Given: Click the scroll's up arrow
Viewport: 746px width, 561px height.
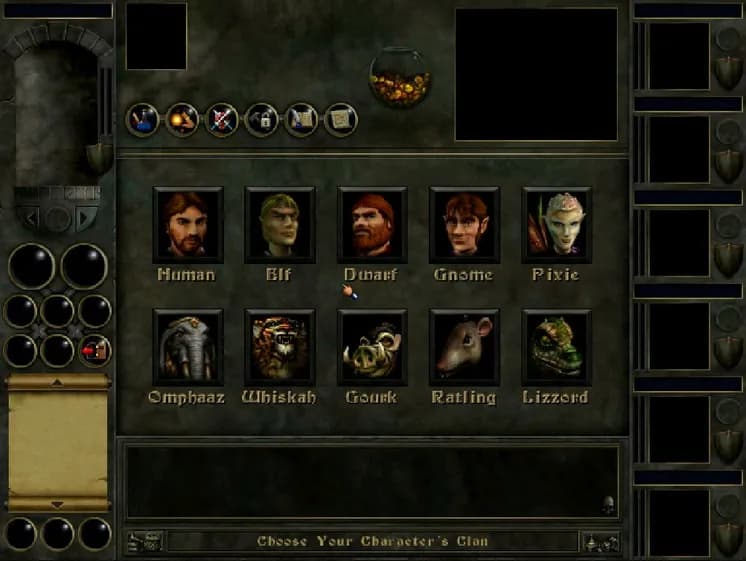Looking at the screenshot, I should point(57,382).
